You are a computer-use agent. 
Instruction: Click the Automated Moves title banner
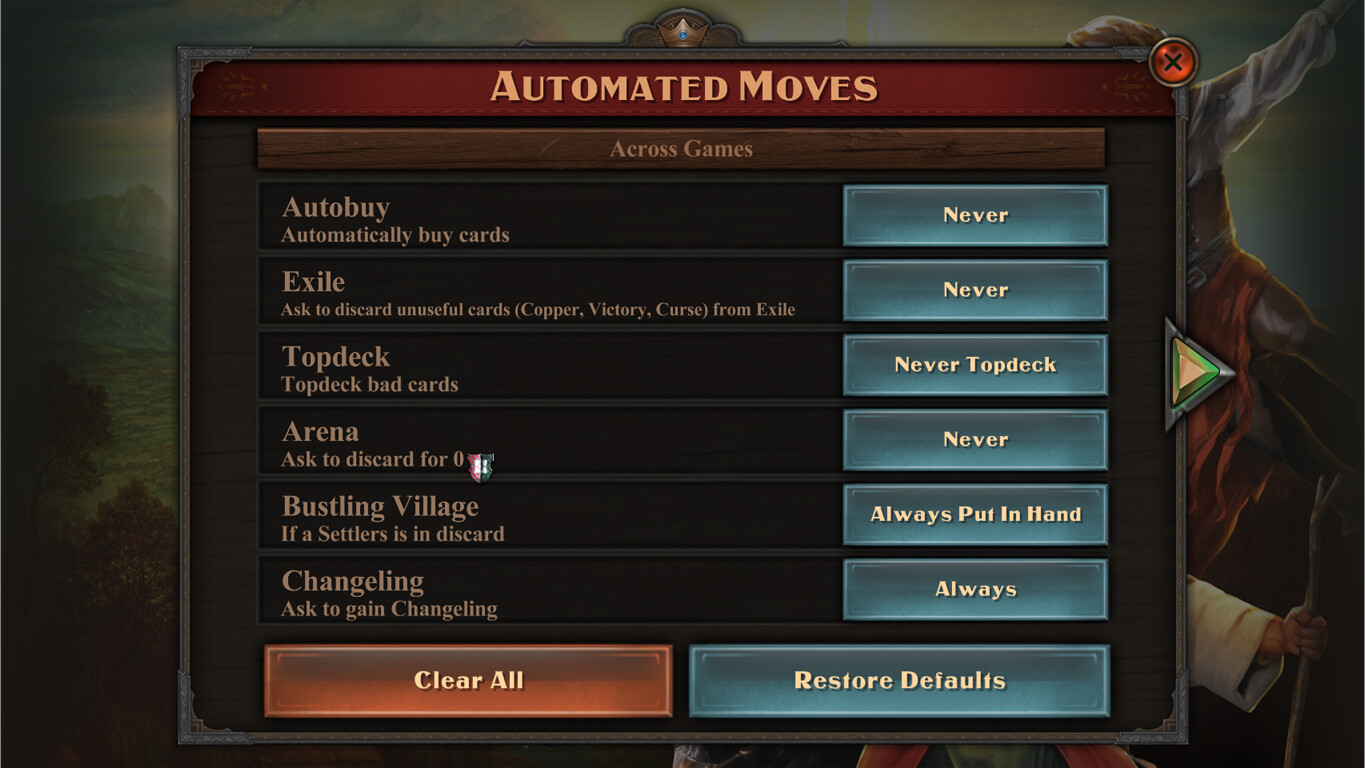(x=683, y=88)
